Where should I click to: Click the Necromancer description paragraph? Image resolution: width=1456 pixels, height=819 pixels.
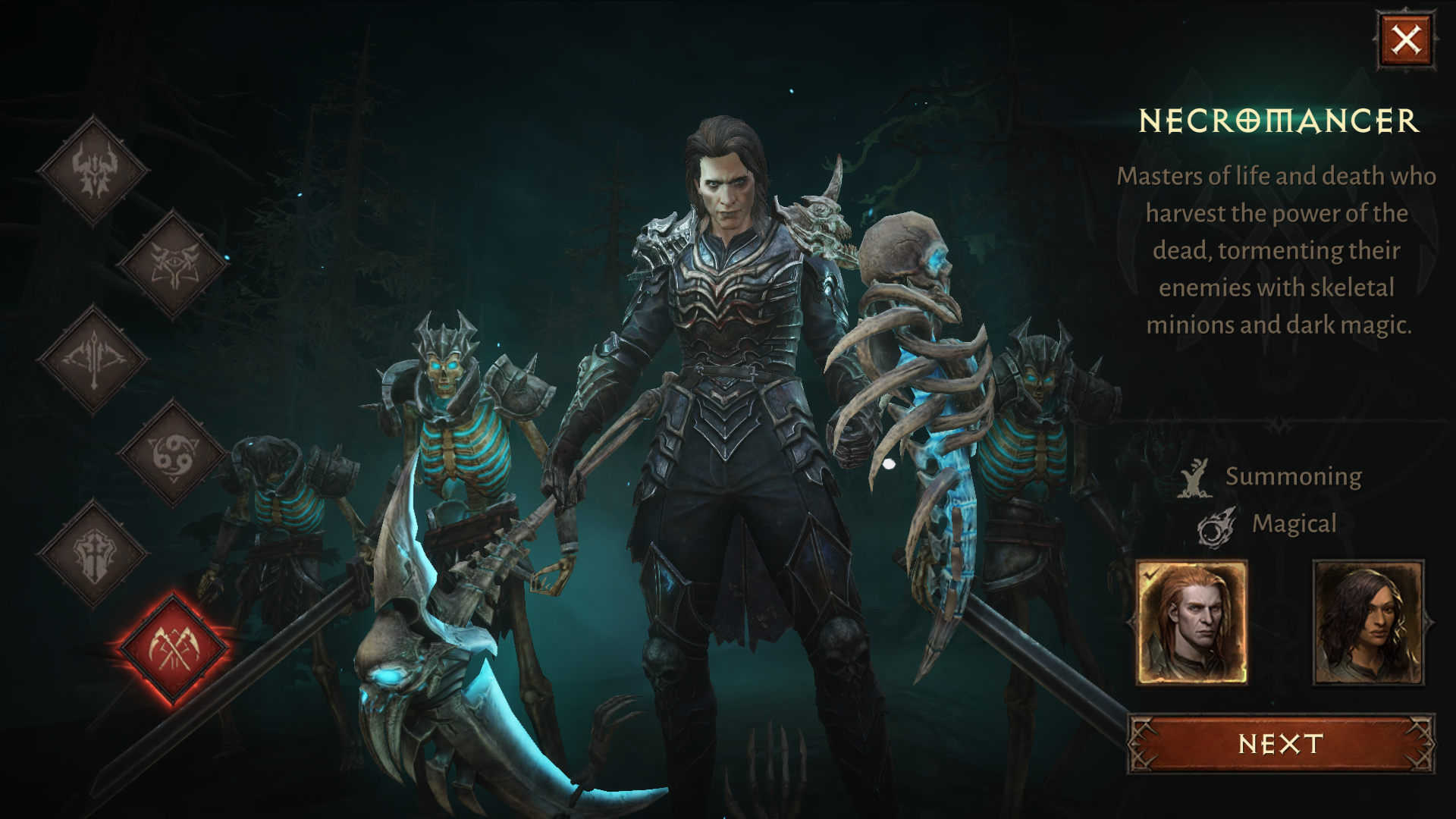(1282, 250)
